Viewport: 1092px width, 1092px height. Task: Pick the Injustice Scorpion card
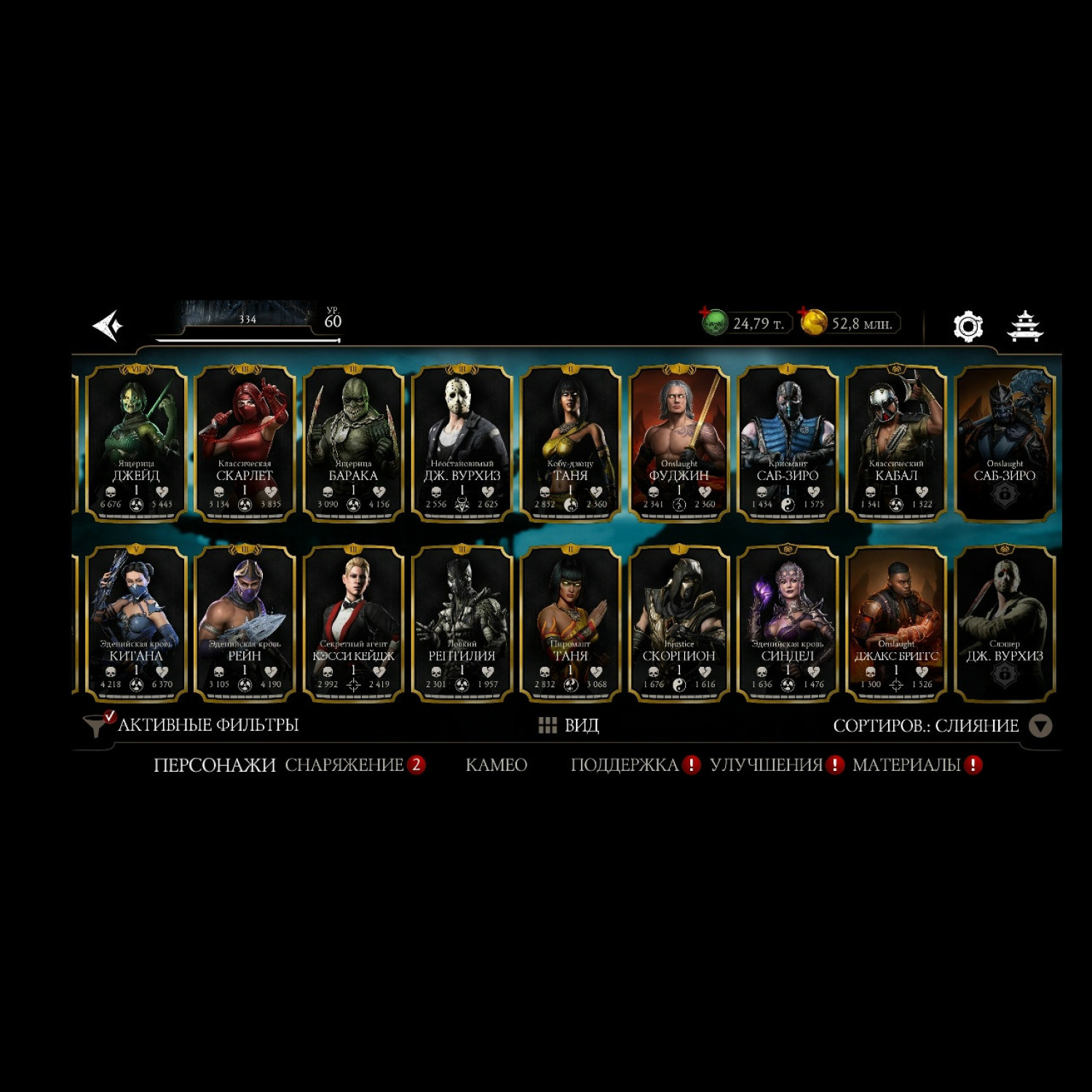pyautogui.click(x=678, y=623)
